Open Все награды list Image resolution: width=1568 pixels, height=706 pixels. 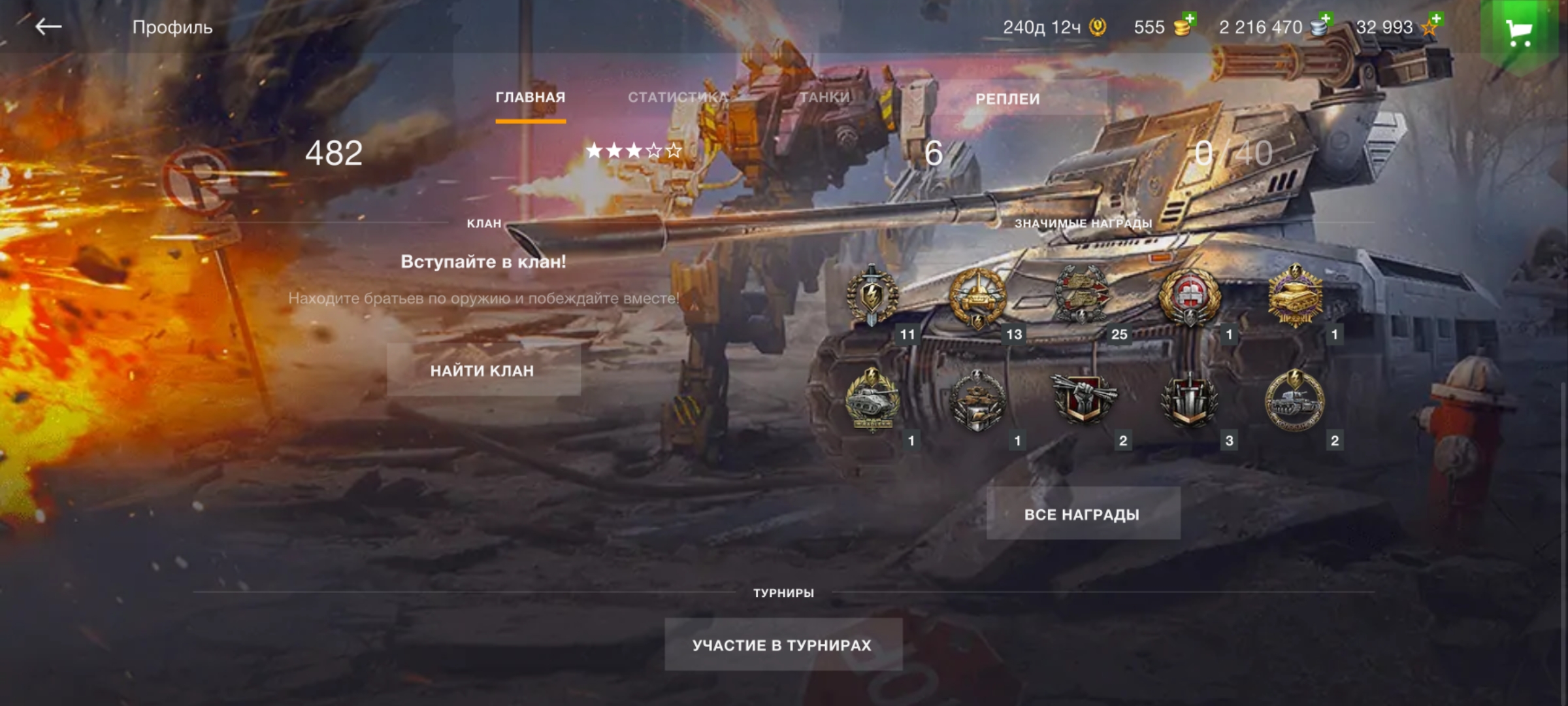1082,514
